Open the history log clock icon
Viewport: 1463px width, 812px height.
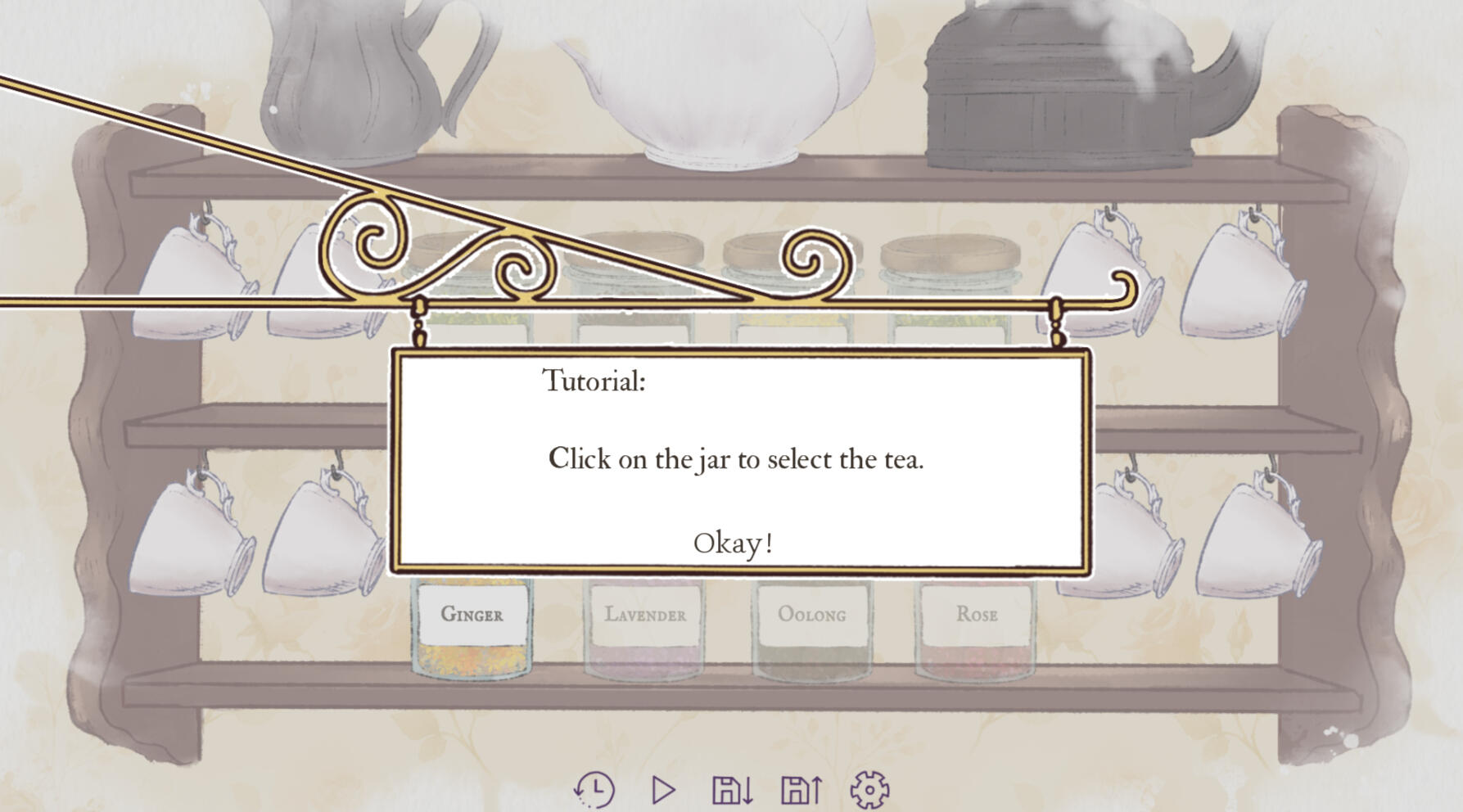(x=594, y=790)
